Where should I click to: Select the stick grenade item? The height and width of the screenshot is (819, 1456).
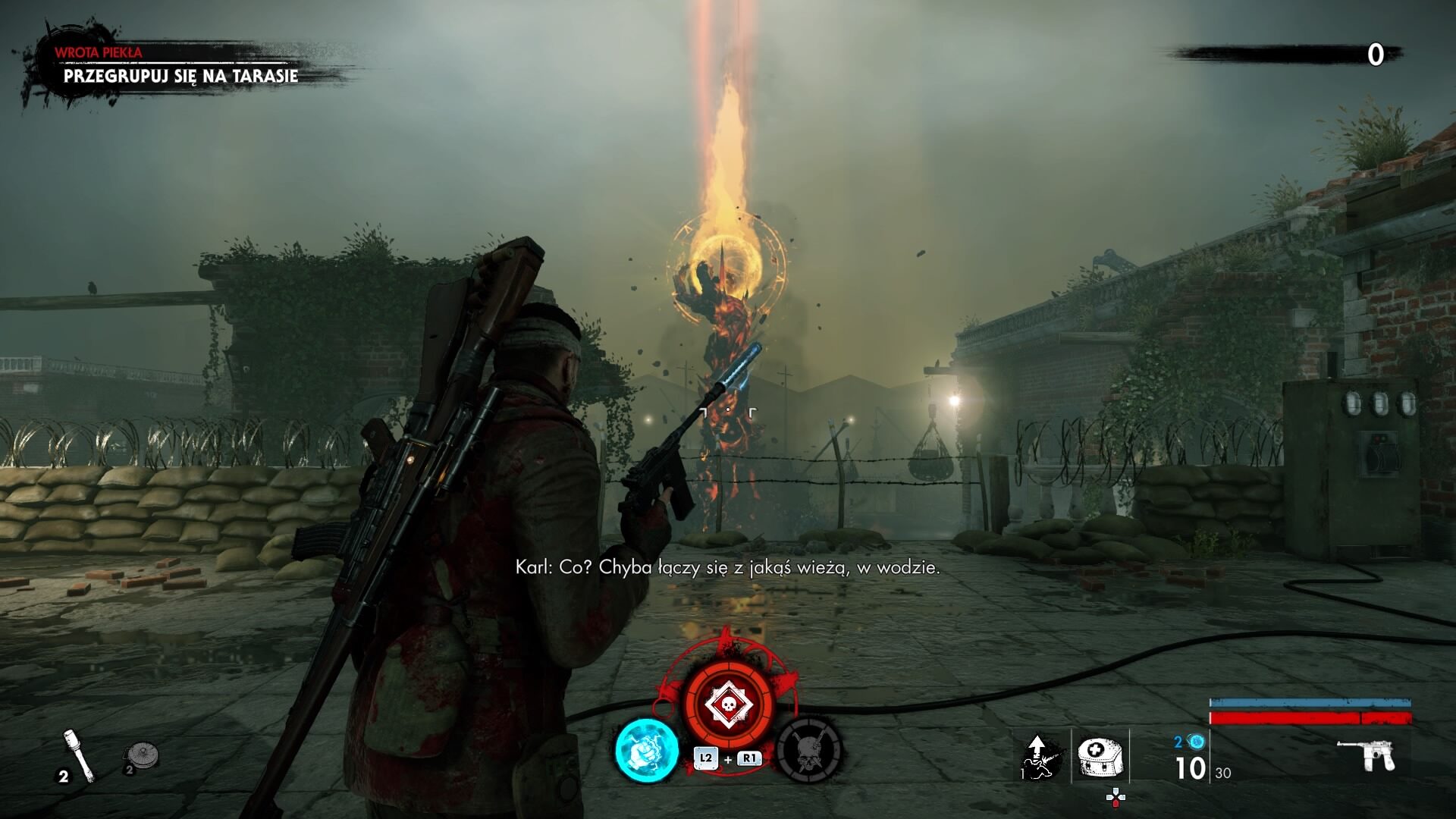click(79, 754)
